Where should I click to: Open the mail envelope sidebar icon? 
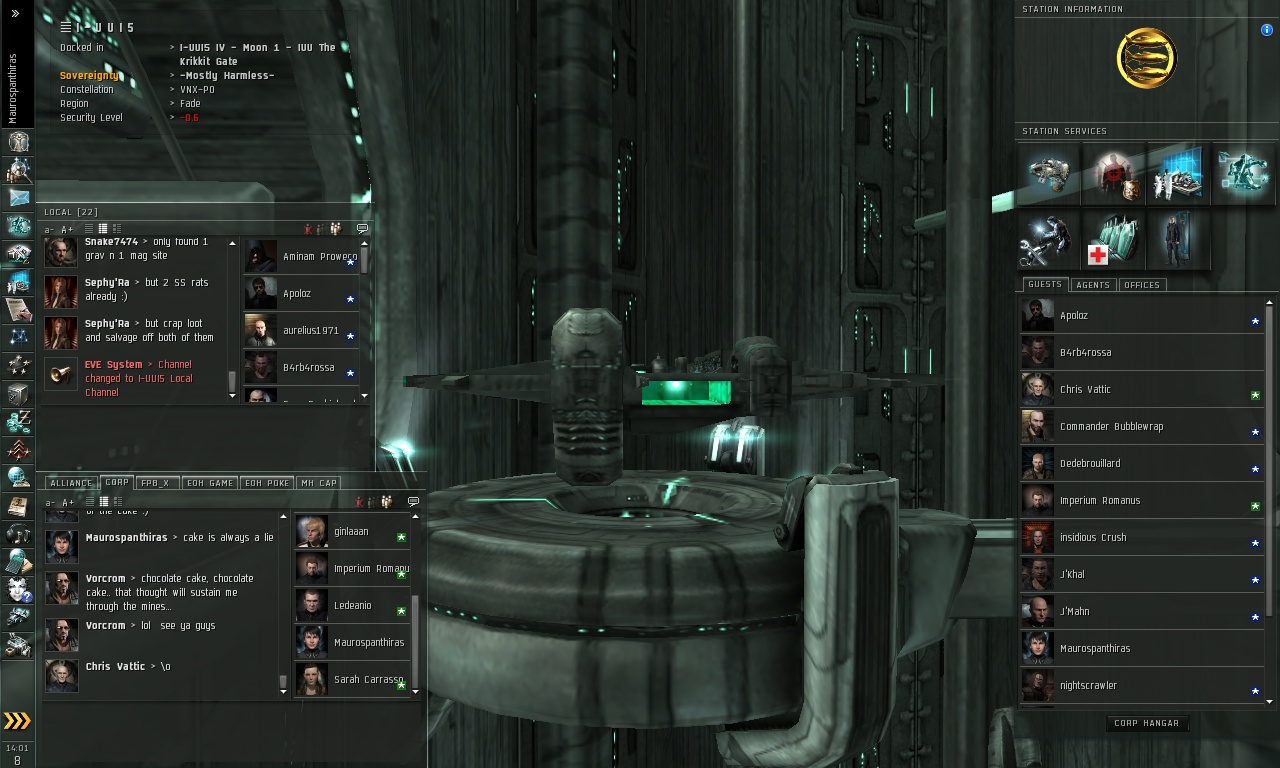pos(18,198)
